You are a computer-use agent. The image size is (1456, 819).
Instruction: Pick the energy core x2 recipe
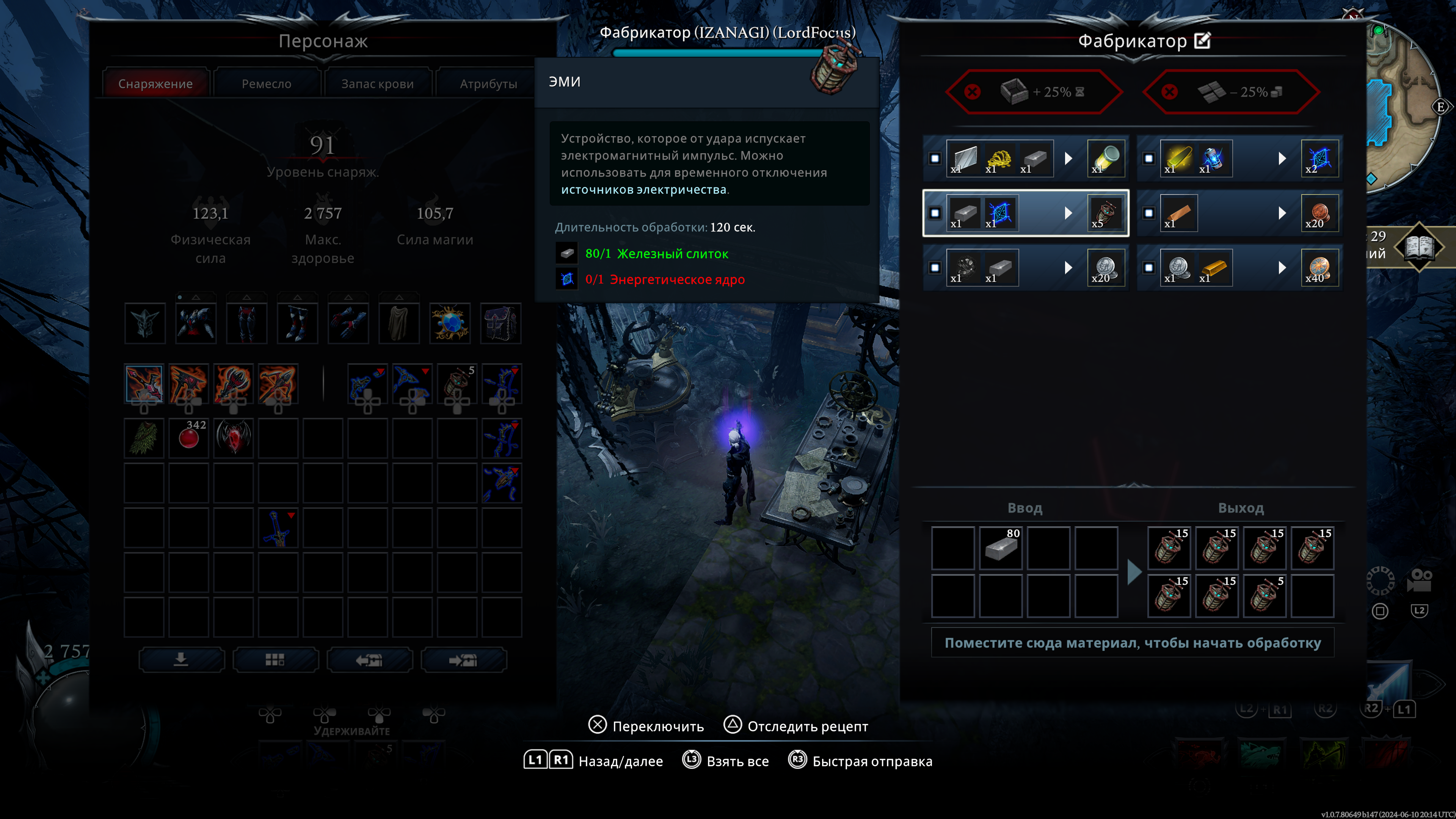1239,158
